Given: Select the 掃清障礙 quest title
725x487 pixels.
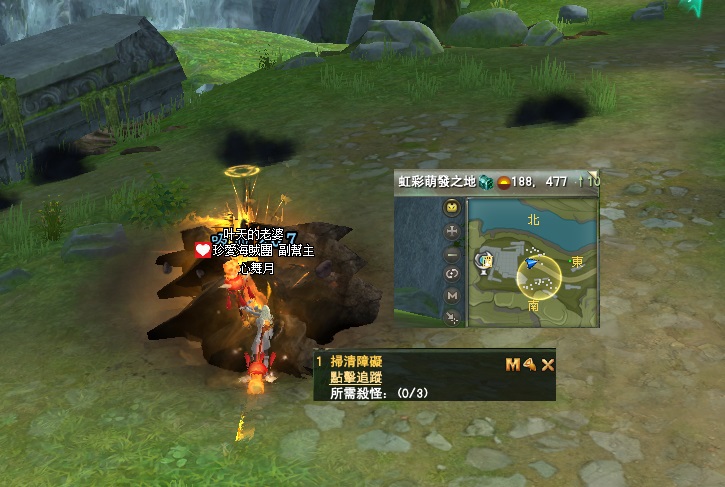Looking at the screenshot, I should (356, 361).
